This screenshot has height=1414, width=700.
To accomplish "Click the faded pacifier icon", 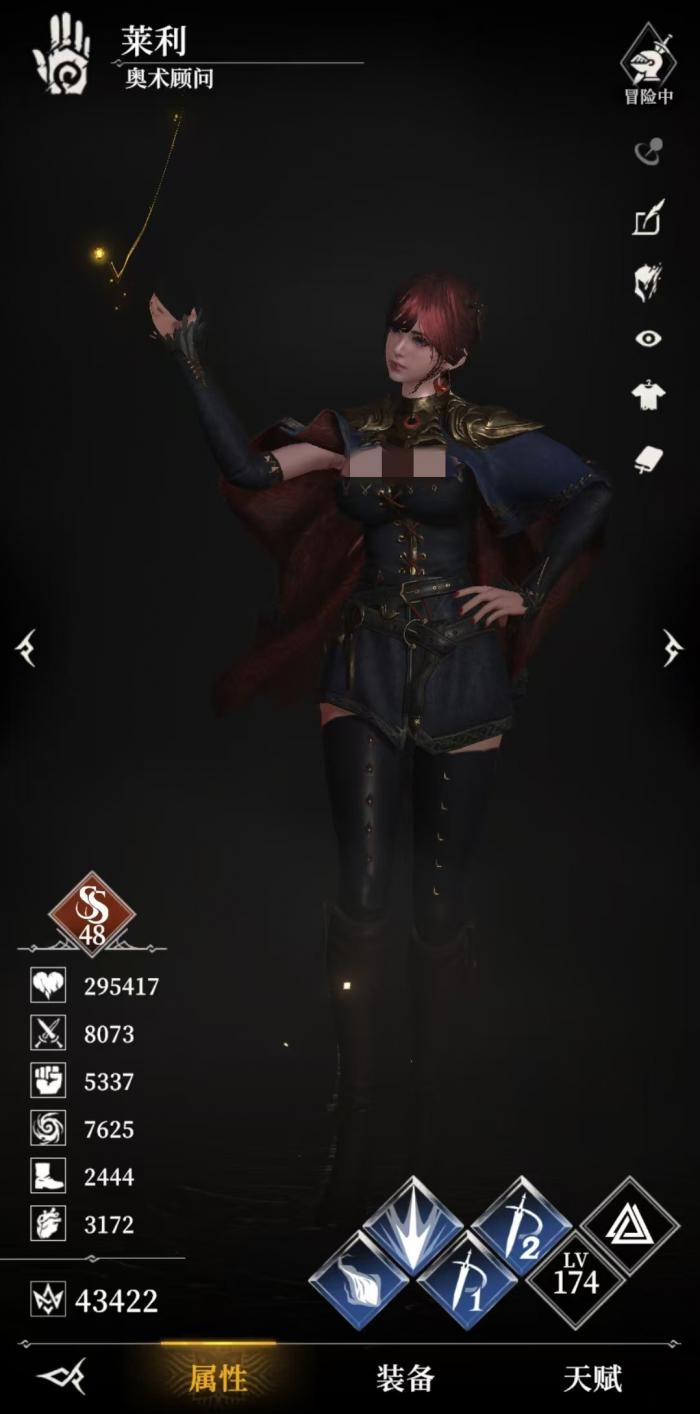I will (648, 152).
